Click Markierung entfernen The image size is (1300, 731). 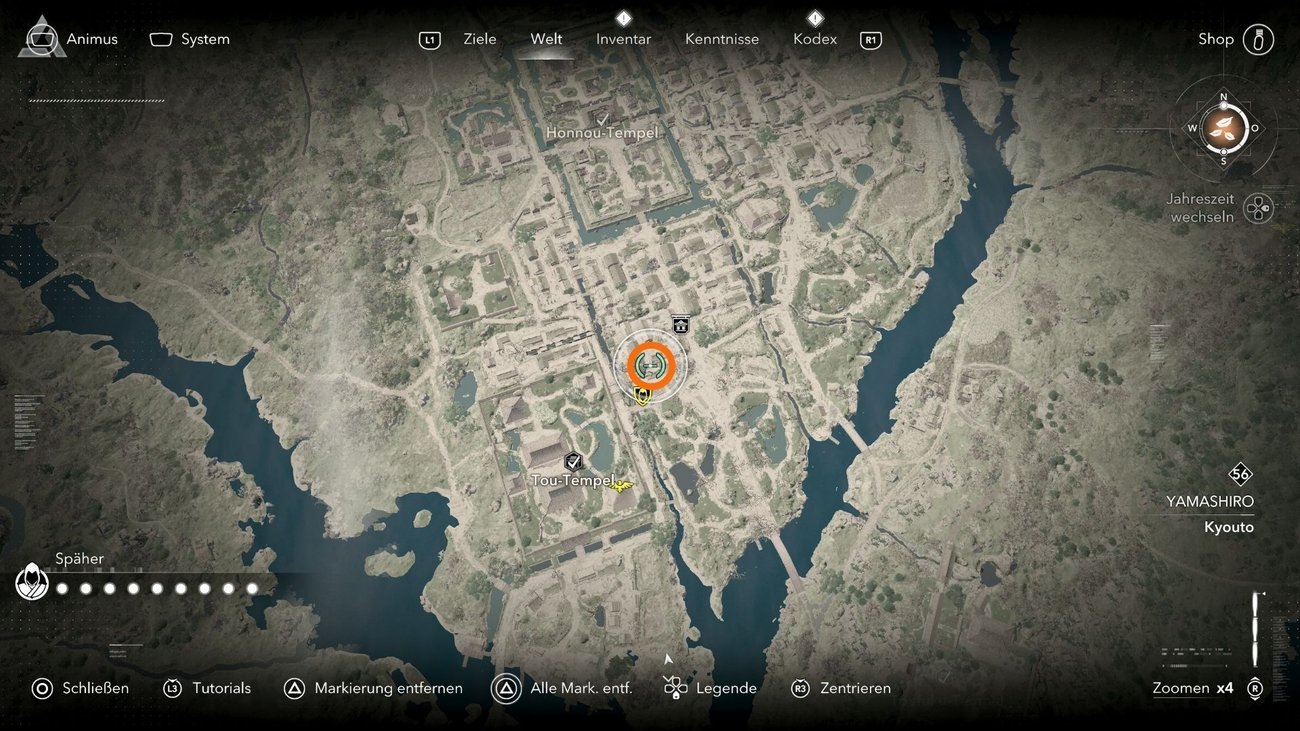tap(373, 688)
